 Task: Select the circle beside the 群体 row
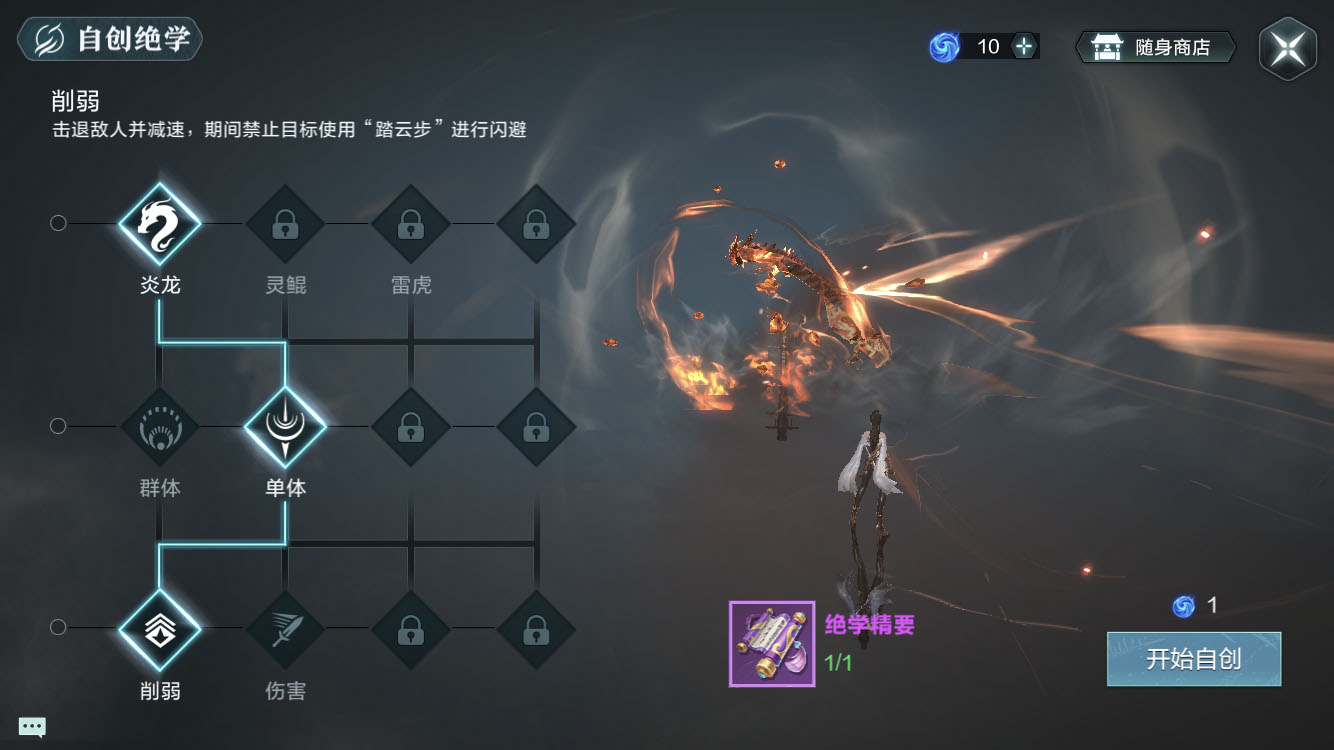58,426
